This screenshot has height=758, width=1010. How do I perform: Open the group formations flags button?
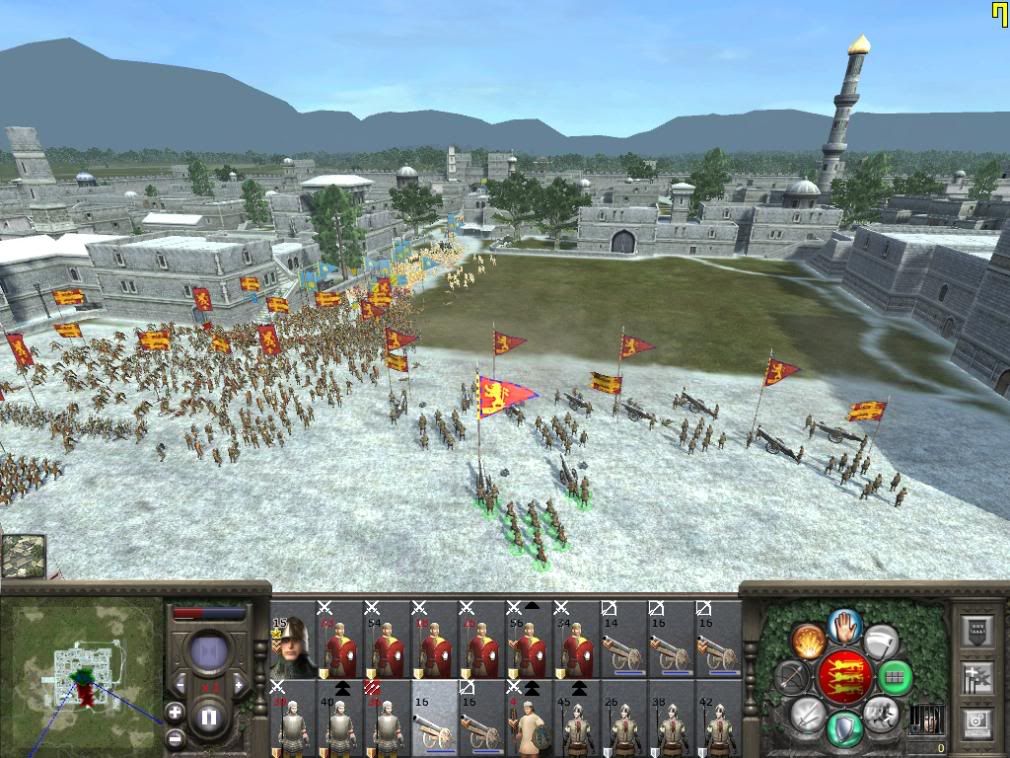(979, 677)
